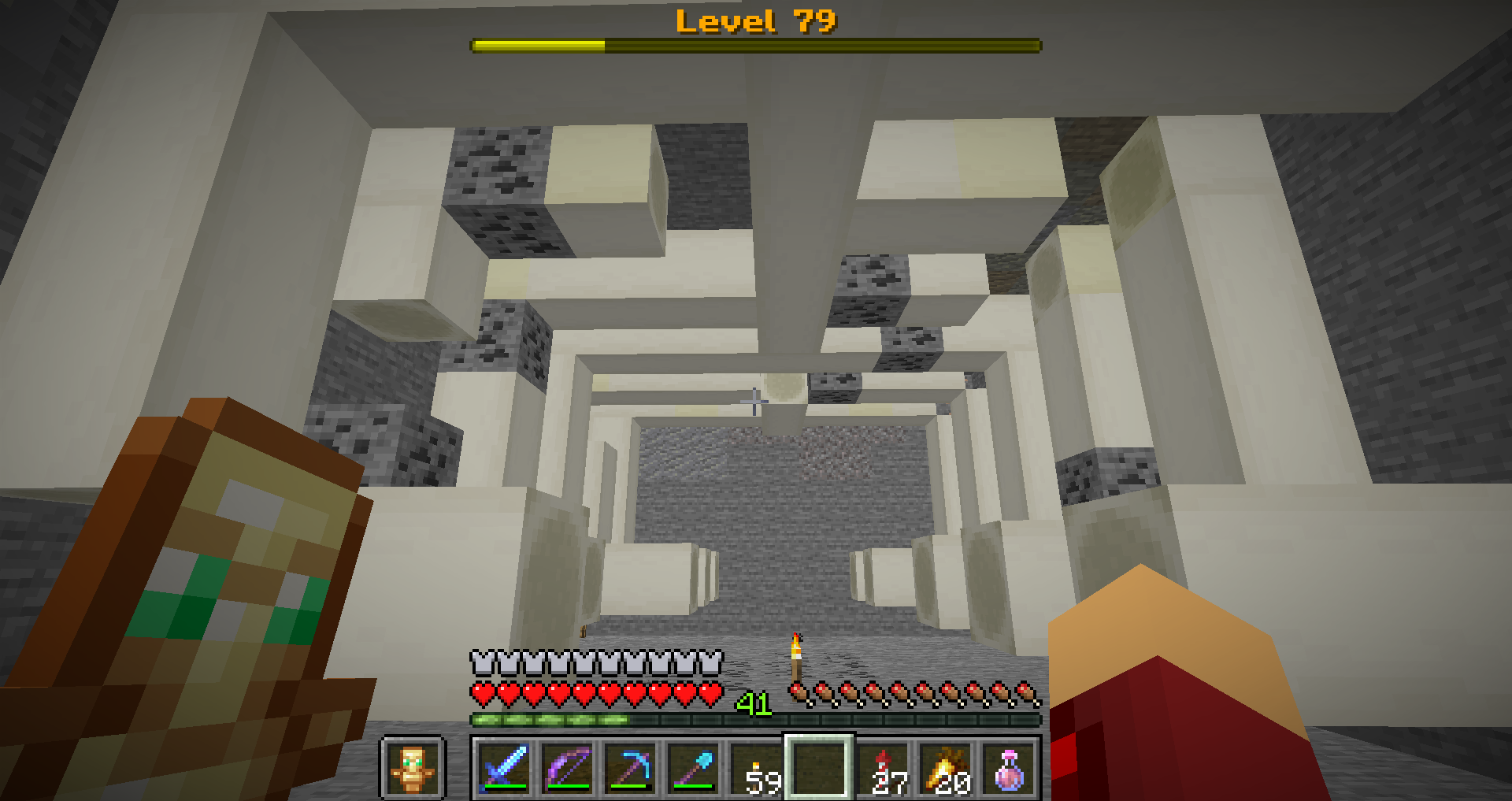Choose the golden carrot stack of 20
1512x801 pixels.
(x=946, y=768)
